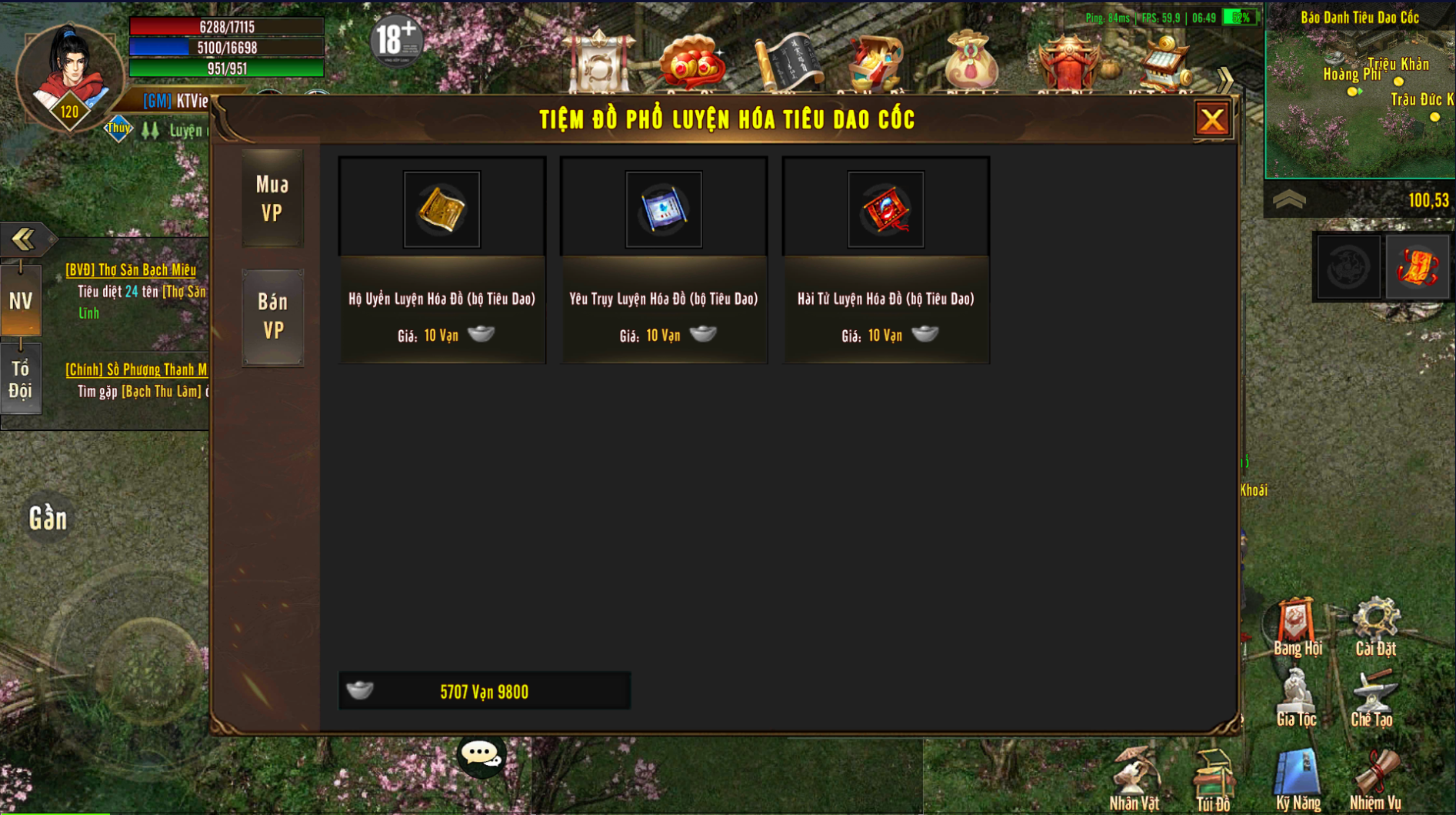Open the Bang Hội guild menu
The width and height of the screenshot is (1456, 815).
[1297, 627]
